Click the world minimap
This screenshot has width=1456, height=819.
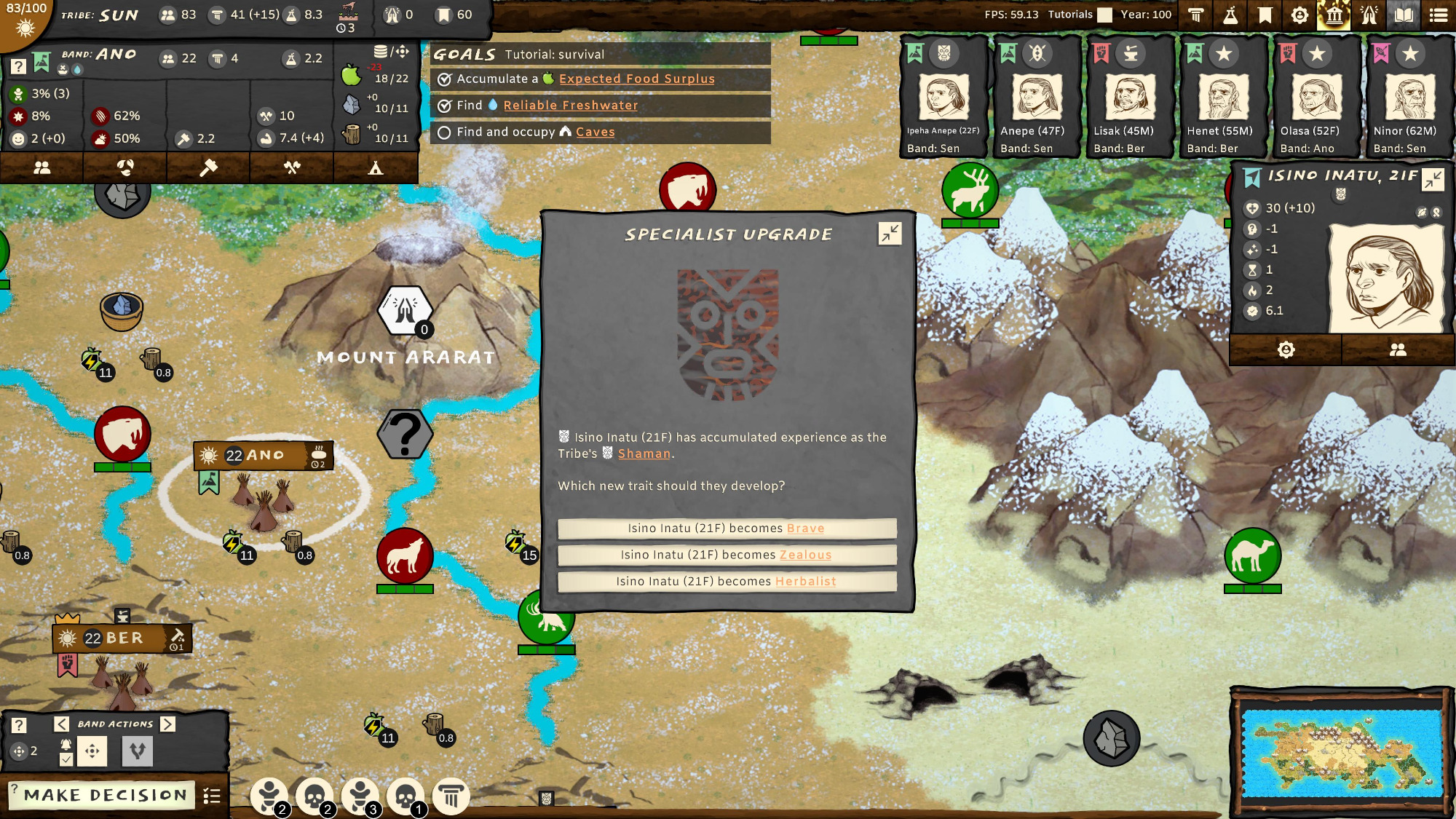(x=1341, y=753)
